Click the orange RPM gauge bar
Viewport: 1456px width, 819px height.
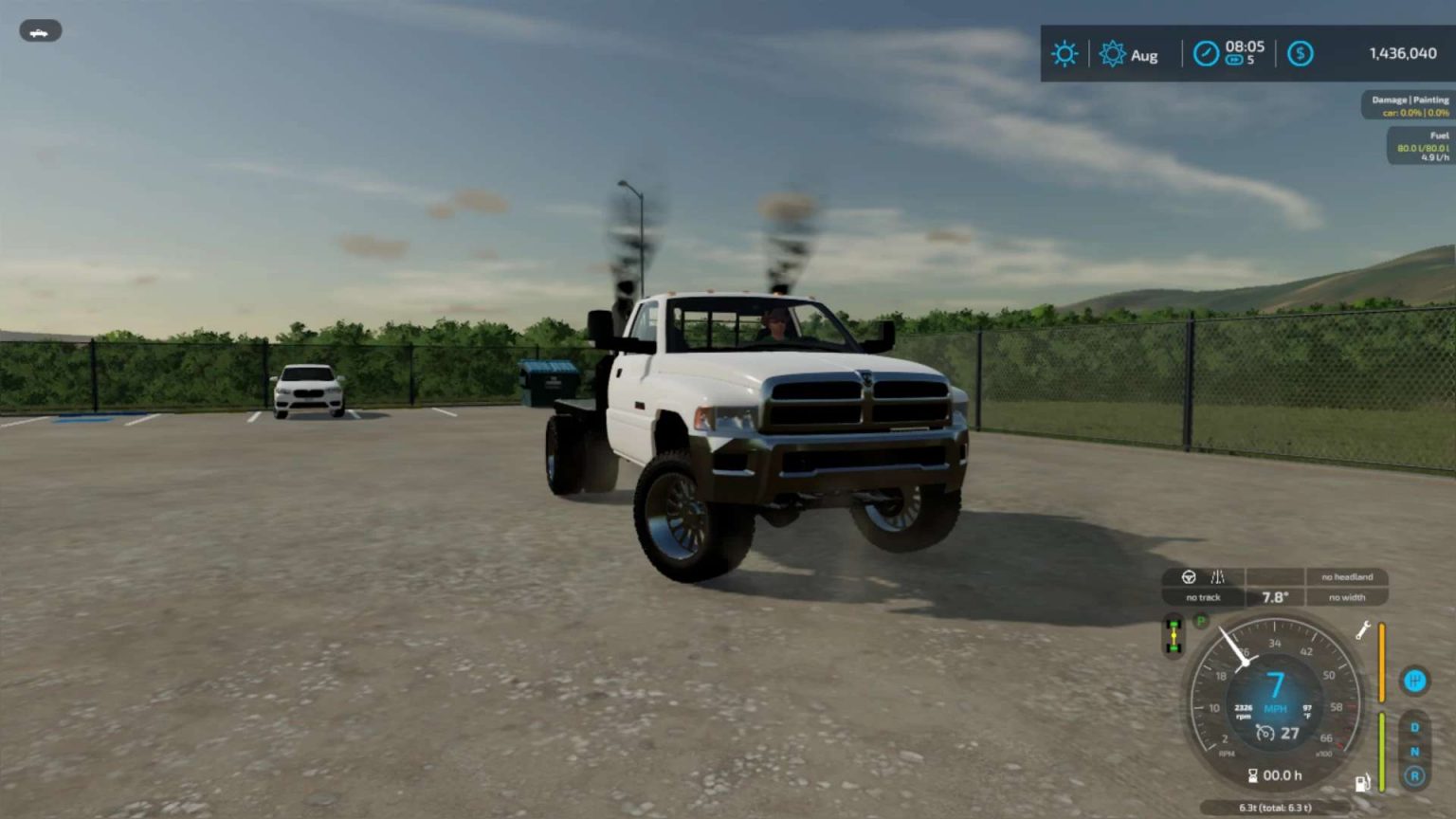[x=1382, y=662]
